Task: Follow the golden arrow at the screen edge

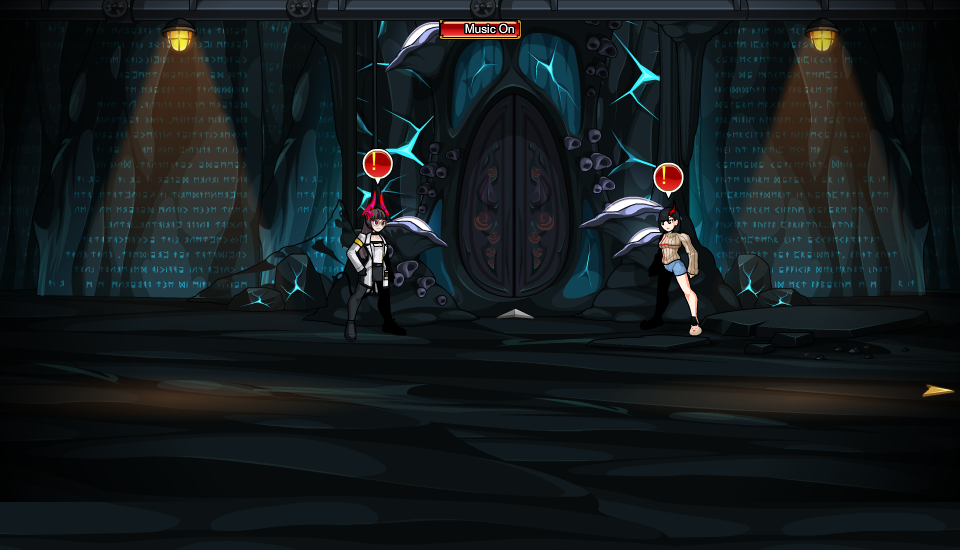Action: tap(937, 391)
